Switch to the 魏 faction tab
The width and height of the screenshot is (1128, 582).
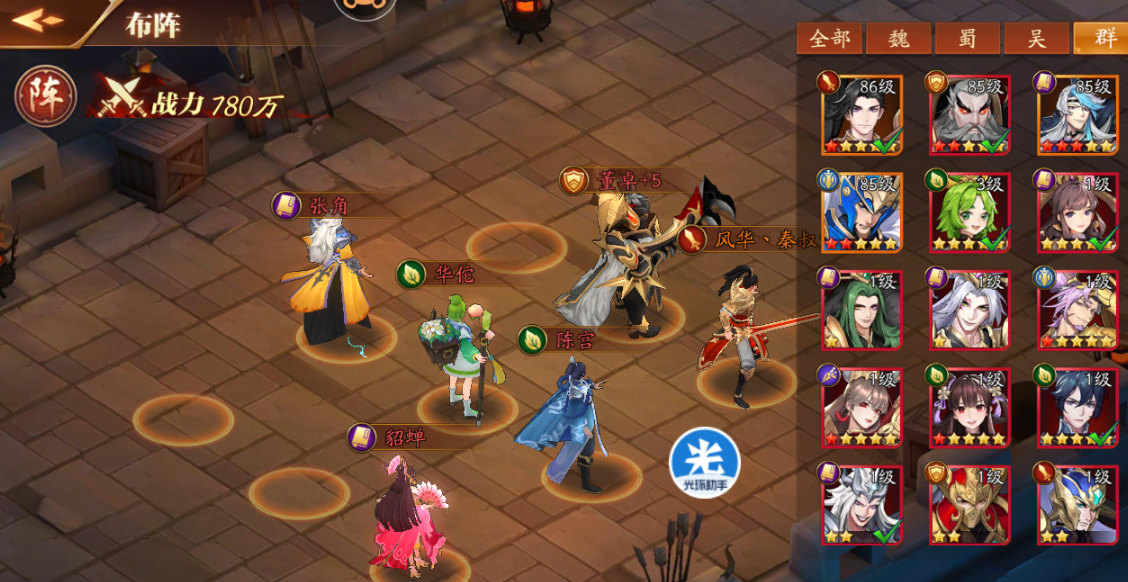(x=898, y=38)
